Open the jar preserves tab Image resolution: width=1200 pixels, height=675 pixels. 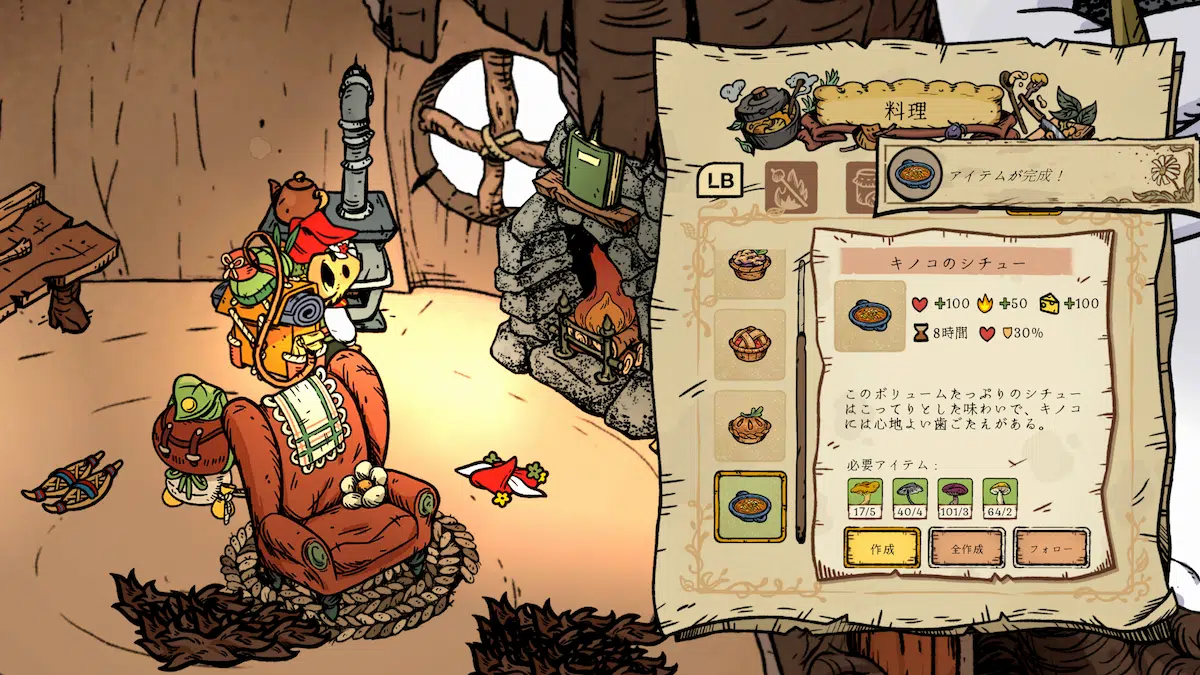tap(862, 186)
